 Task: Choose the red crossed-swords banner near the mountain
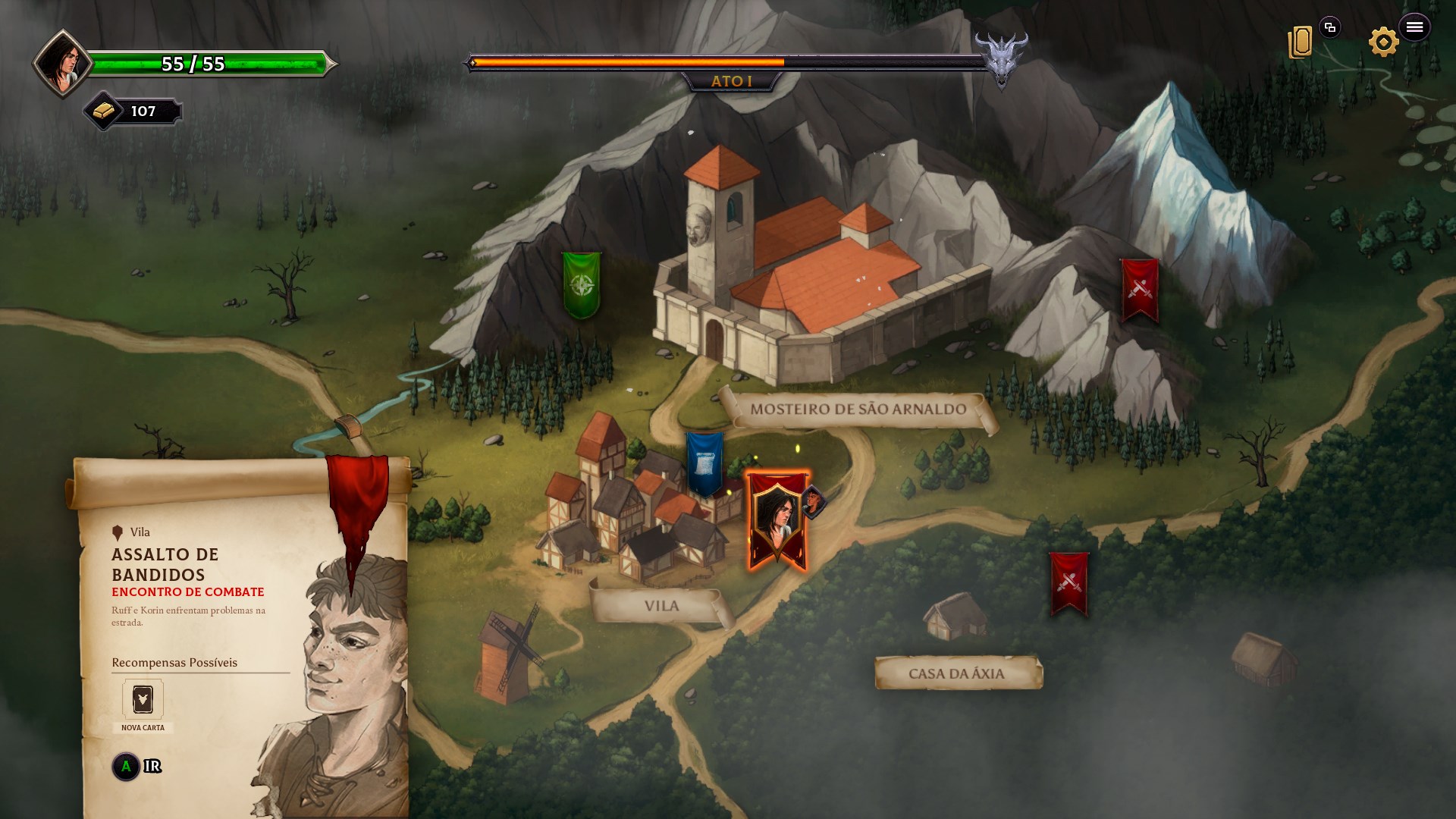[1139, 290]
